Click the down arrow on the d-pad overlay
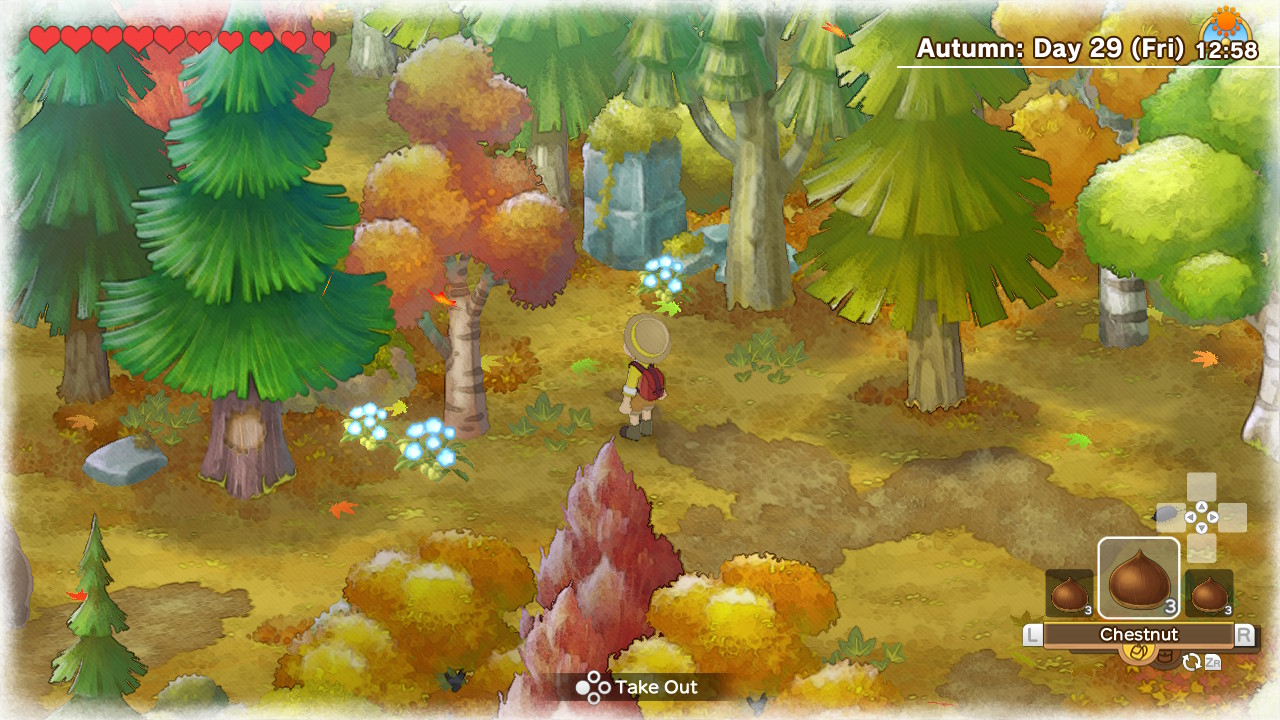 1201,528
